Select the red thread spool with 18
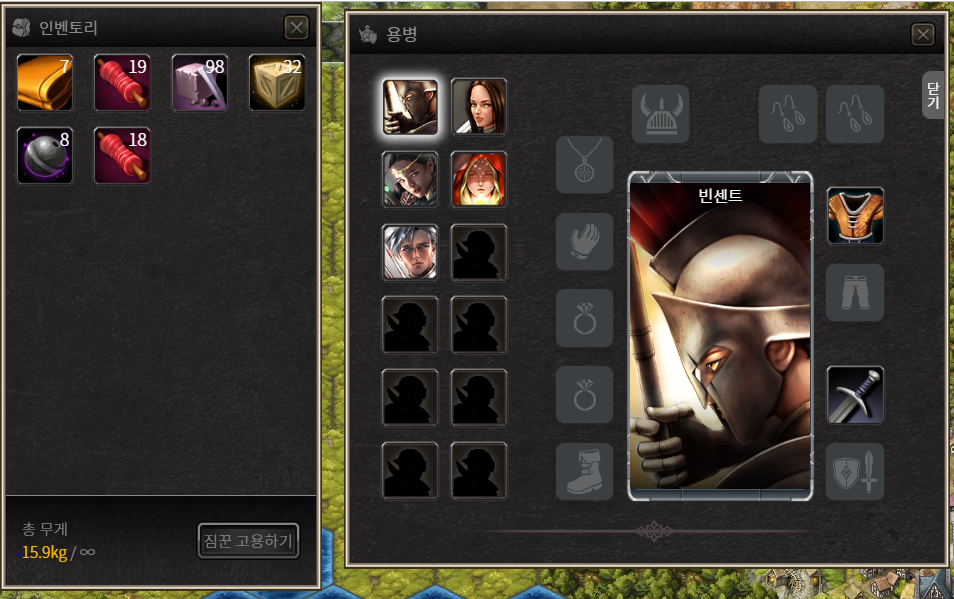 tap(122, 155)
